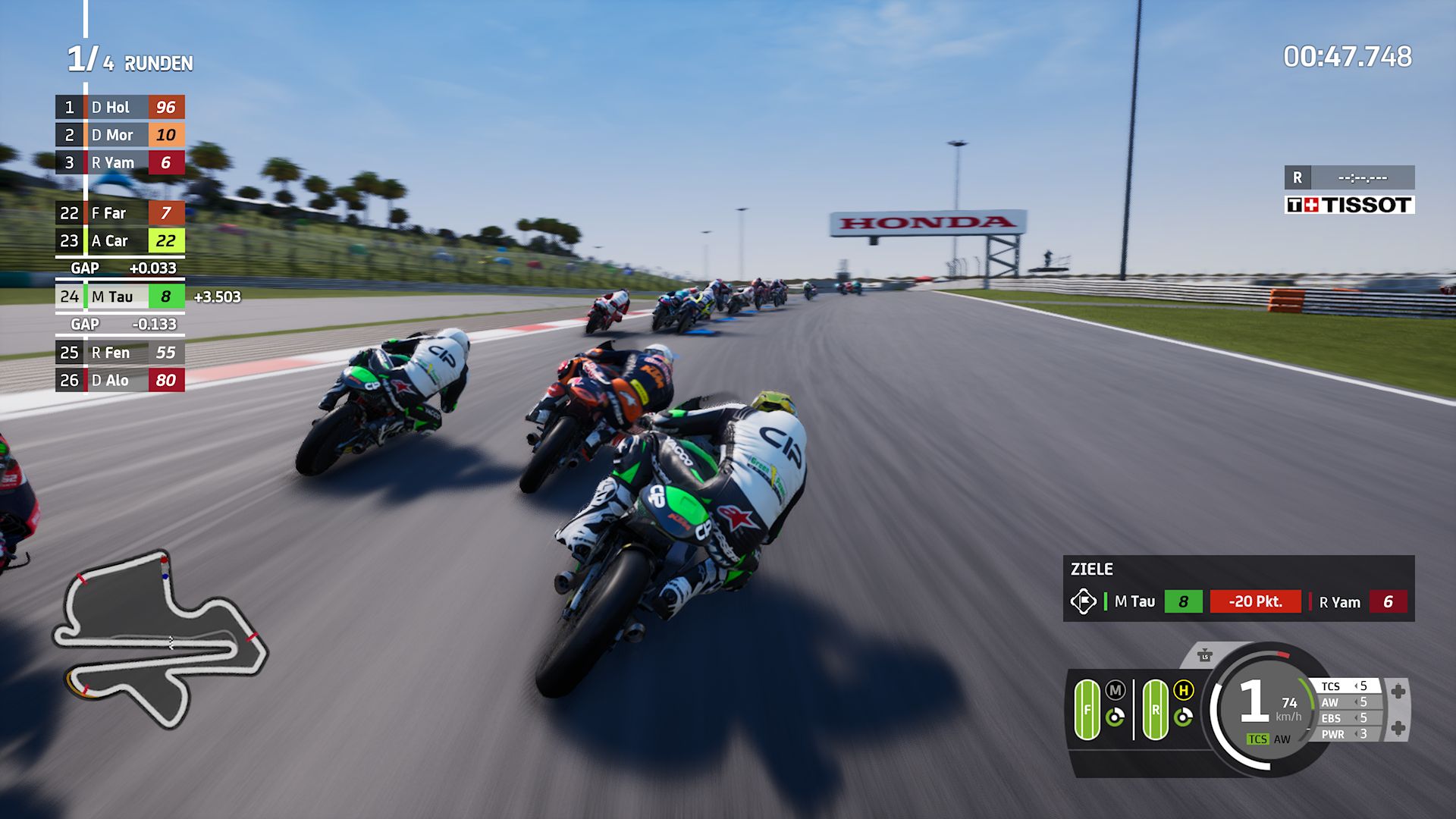Click the flag icon in the ZIELE panel

1083,601
